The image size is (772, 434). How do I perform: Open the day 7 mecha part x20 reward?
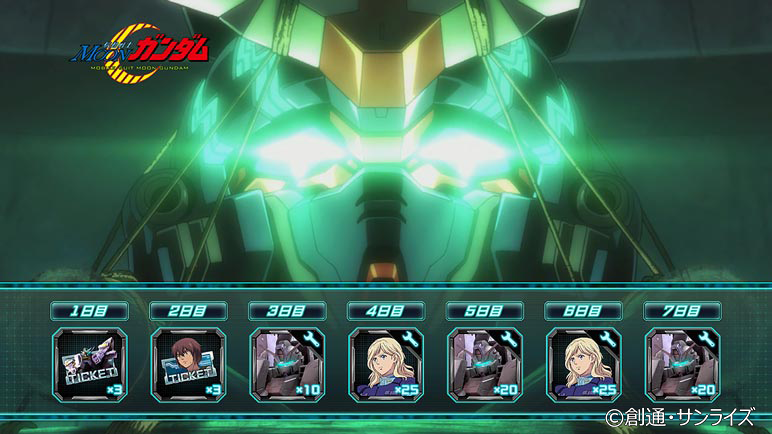coord(682,364)
